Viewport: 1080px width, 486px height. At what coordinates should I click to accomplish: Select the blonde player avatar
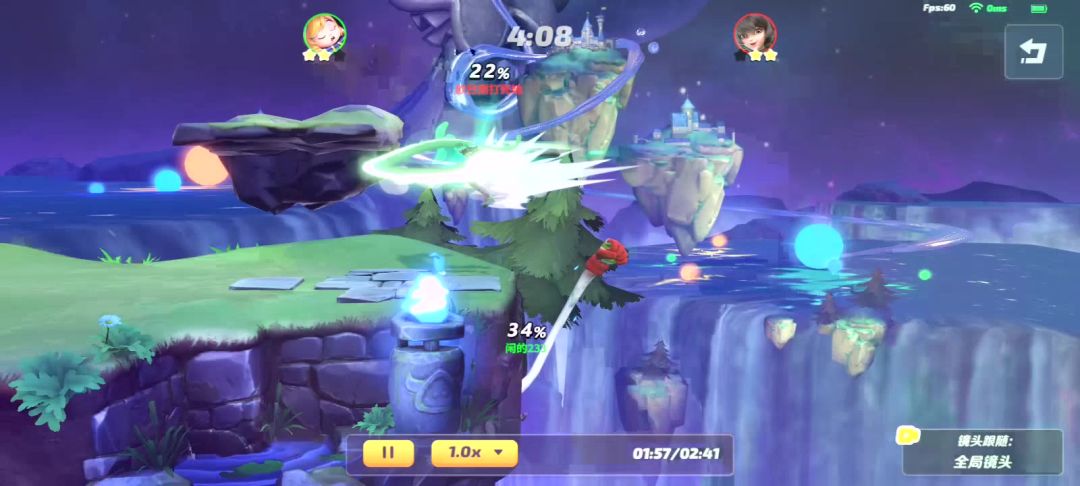click(324, 33)
